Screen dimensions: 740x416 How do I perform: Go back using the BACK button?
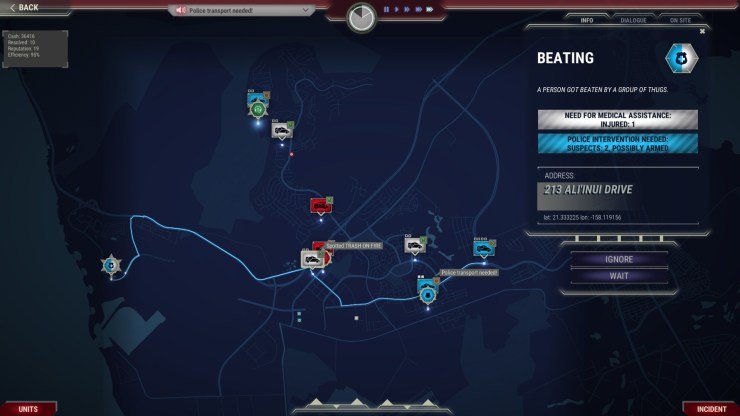tap(22, 7)
